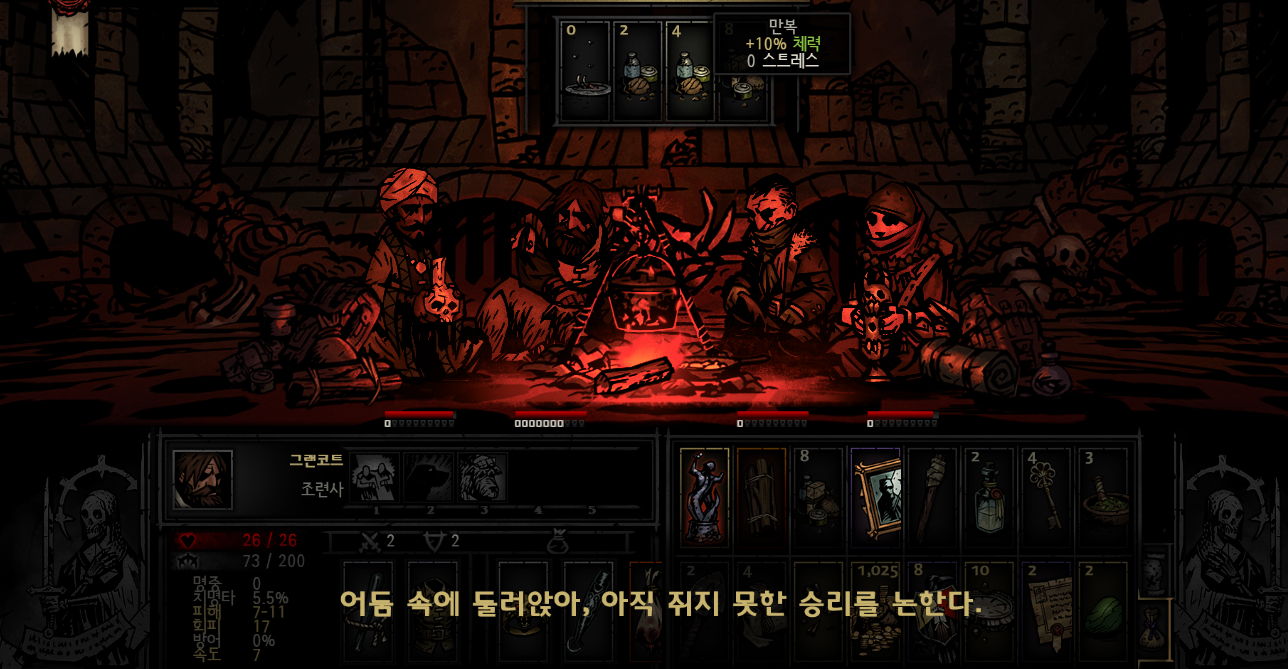Use the bandaged dog head camping skill
Viewport: 1288px width, 669px height.
coord(482,478)
